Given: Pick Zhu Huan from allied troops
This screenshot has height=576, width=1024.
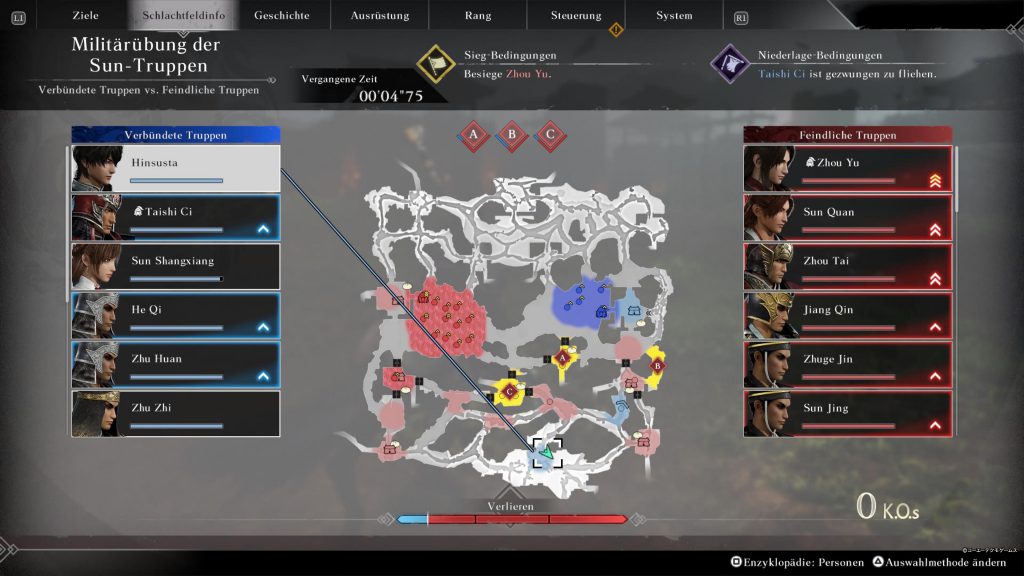Looking at the screenshot, I should coord(176,365).
